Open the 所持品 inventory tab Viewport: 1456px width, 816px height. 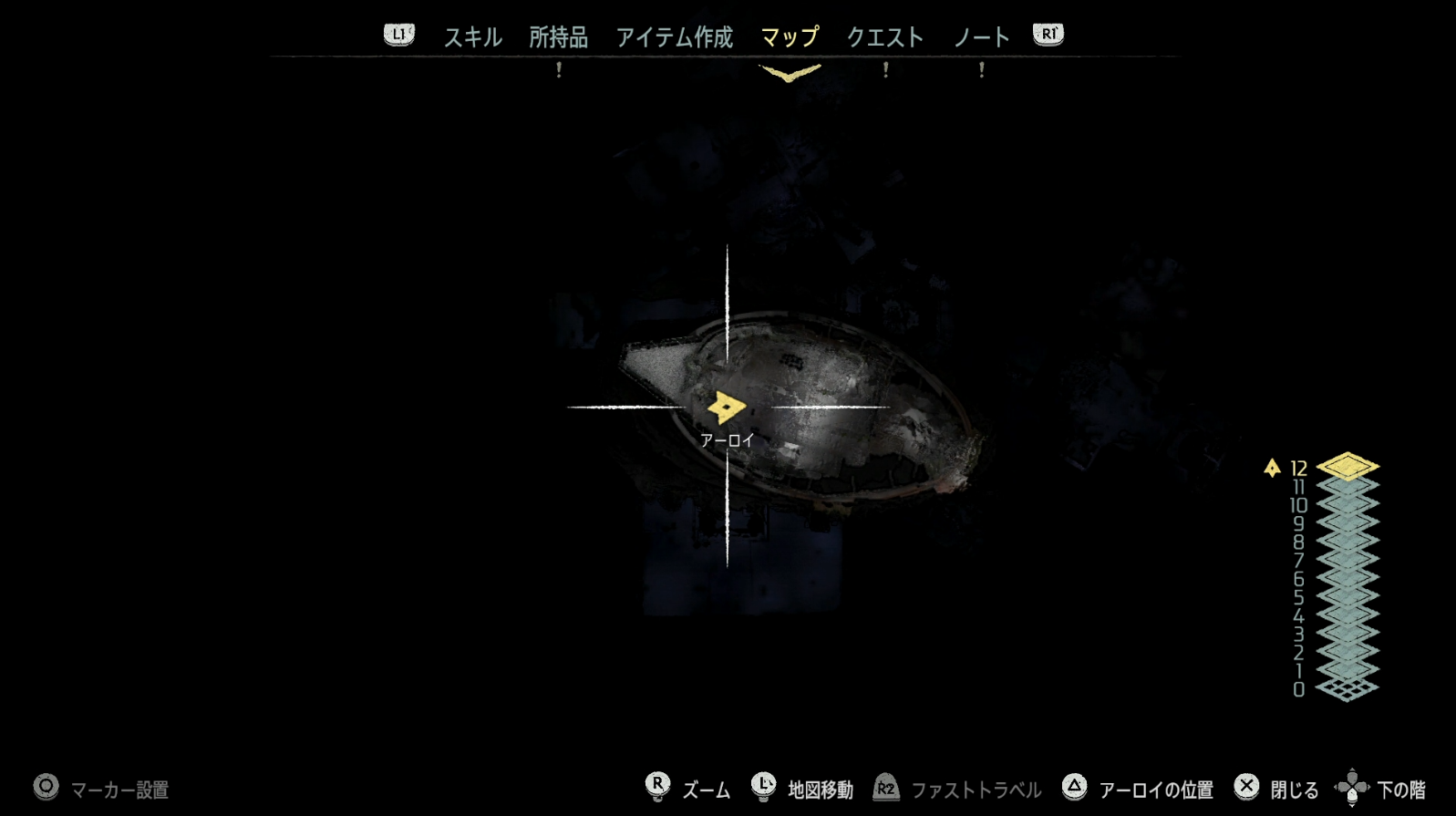pyautogui.click(x=558, y=37)
